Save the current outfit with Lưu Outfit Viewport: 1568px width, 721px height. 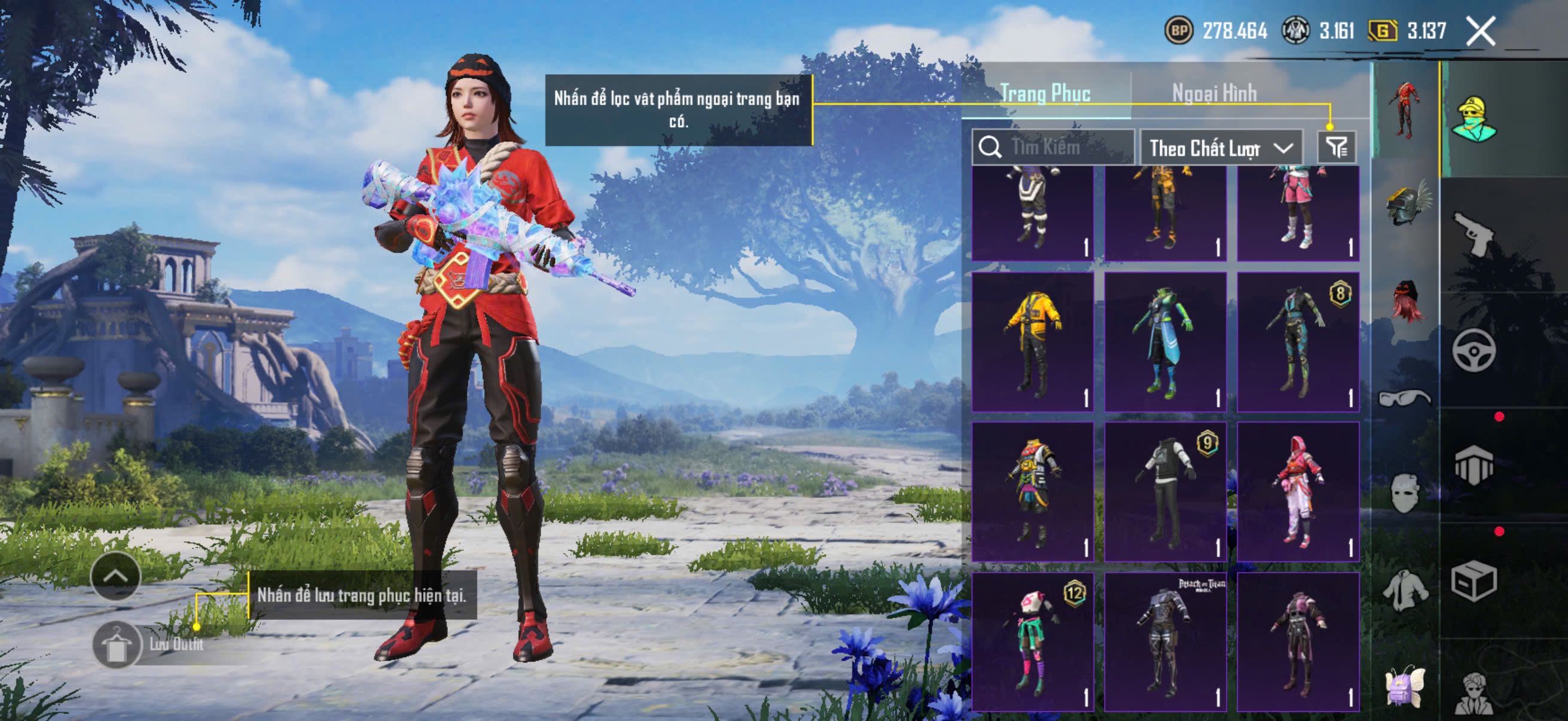(117, 645)
